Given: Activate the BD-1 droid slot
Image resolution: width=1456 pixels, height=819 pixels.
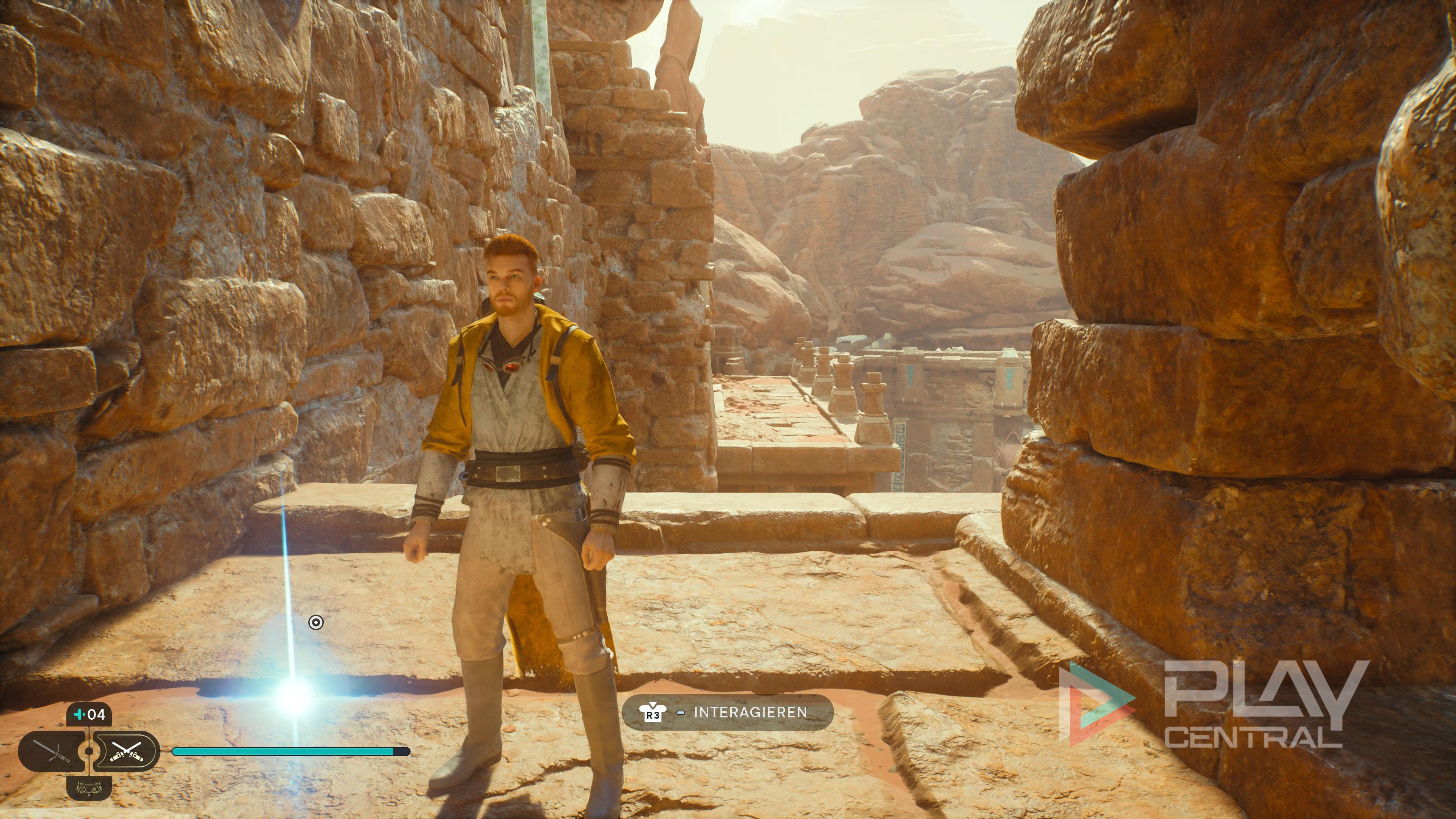Looking at the screenshot, I should coord(89,788).
